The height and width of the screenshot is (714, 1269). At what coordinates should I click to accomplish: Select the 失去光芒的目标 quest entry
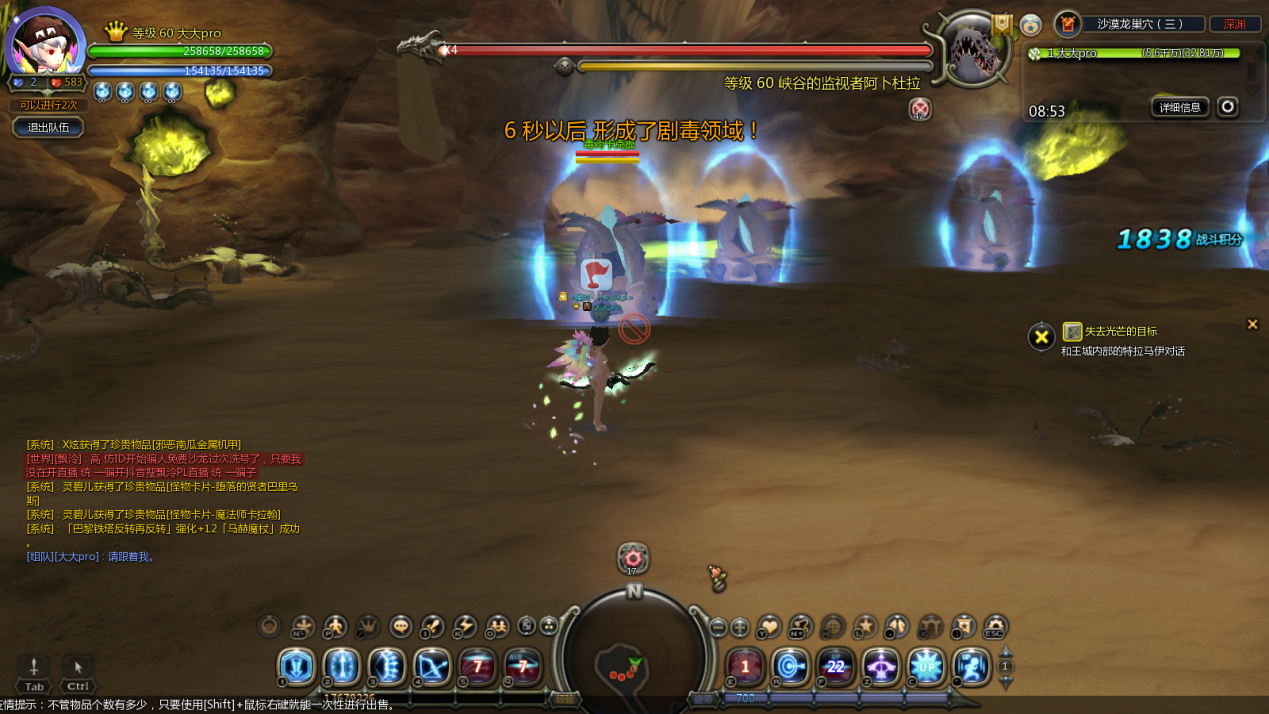1120,332
